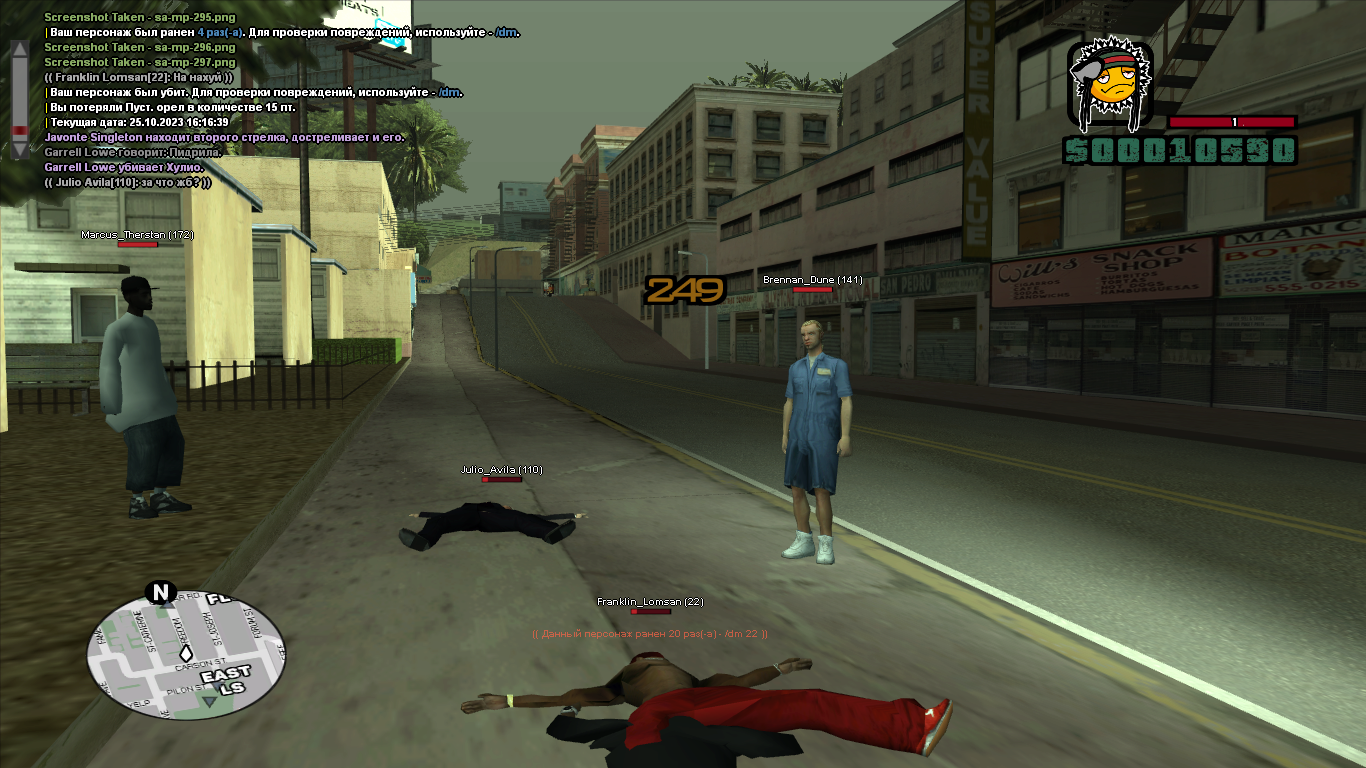
Task: Click the red chat scrollbar thumb
Action: (x=19, y=131)
